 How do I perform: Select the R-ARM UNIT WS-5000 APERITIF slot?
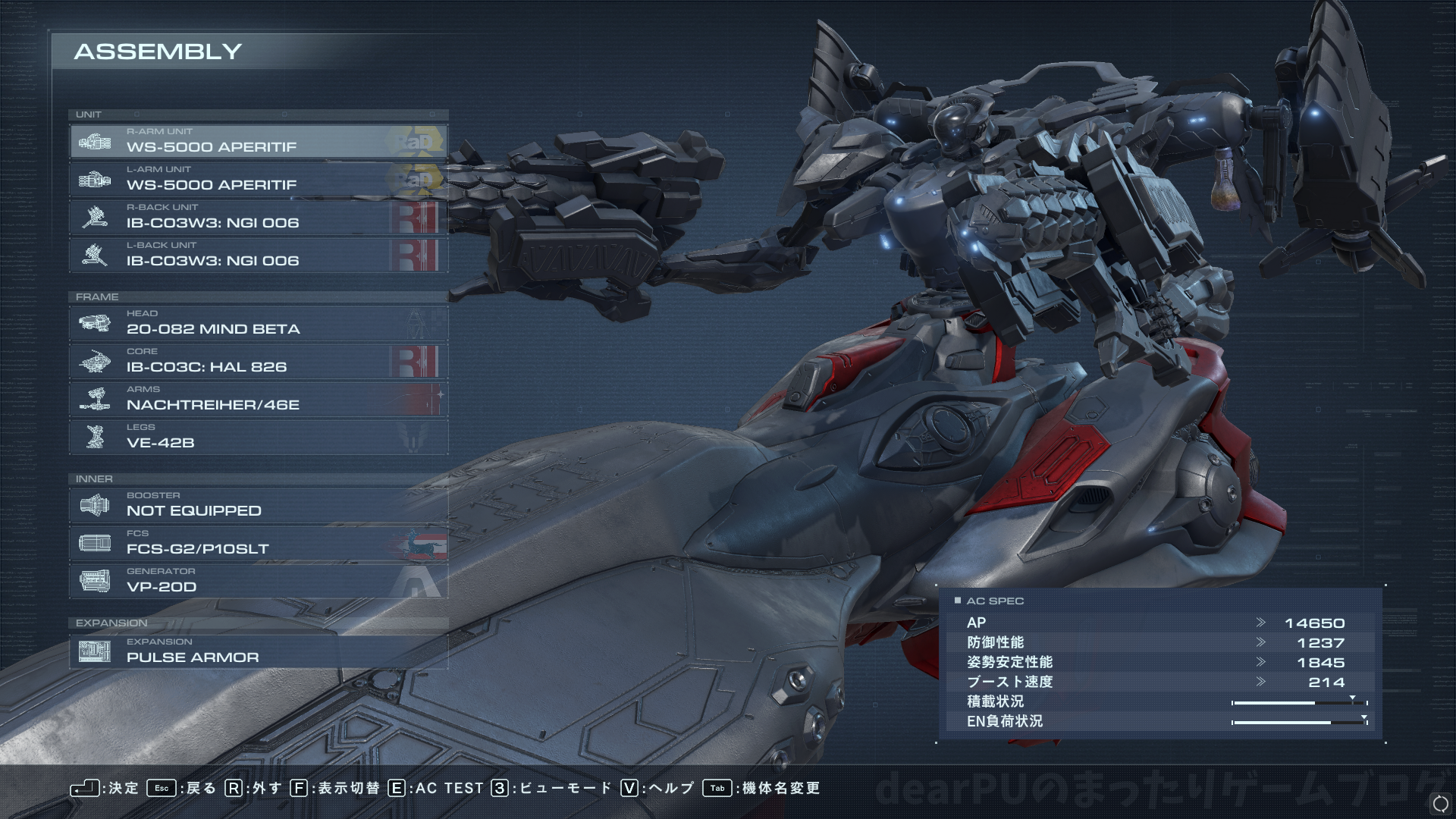(x=258, y=142)
